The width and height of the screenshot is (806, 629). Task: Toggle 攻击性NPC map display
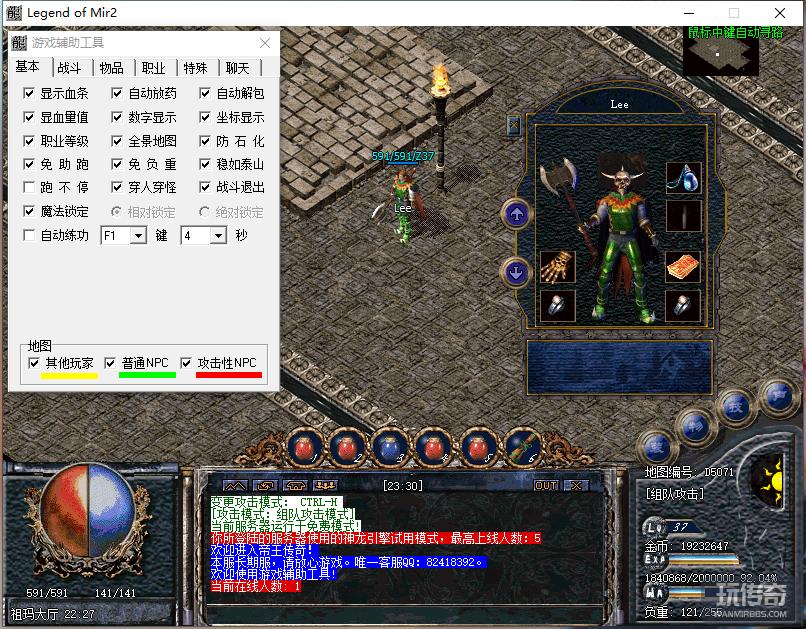click(x=186, y=363)
